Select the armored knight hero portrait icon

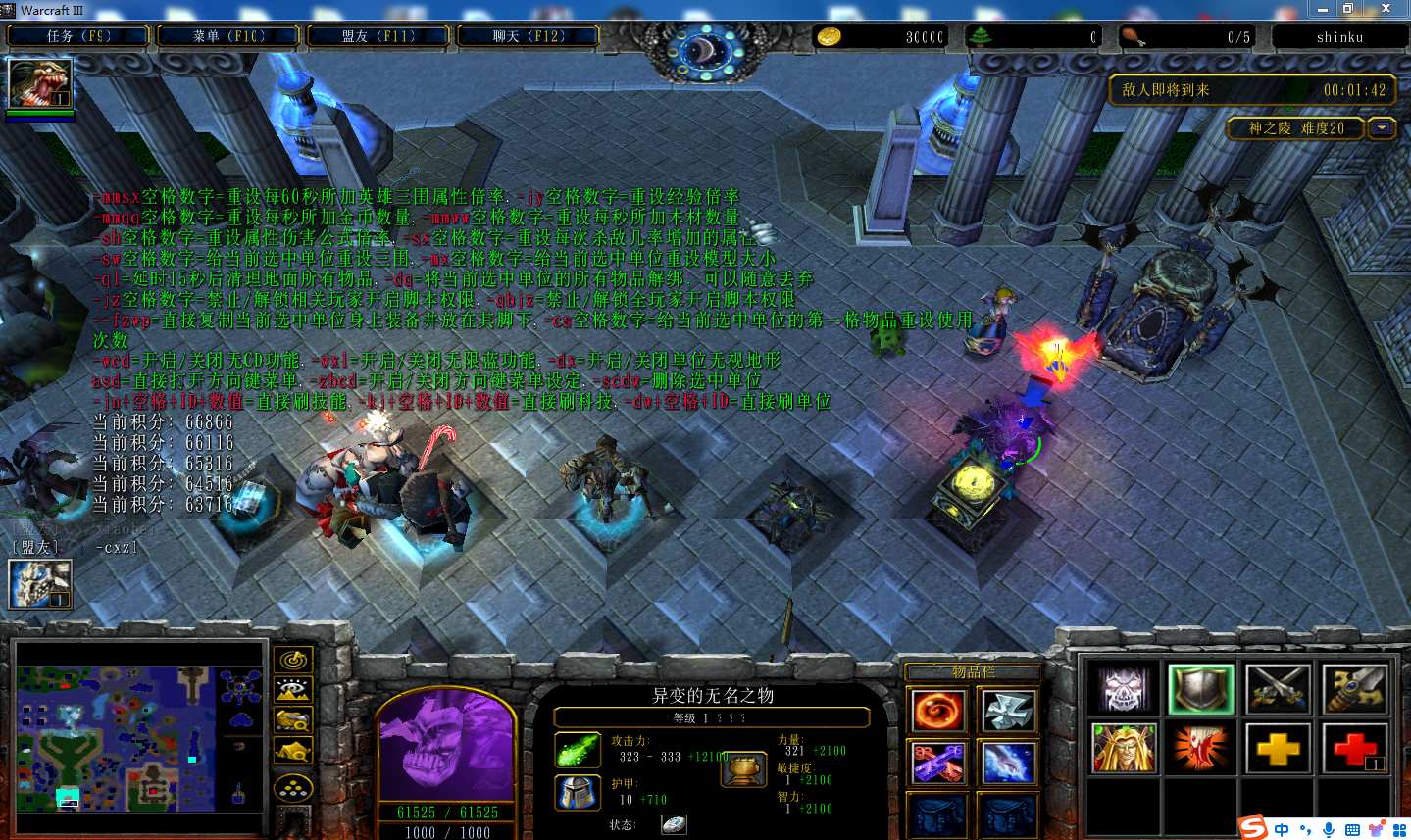(39, 583)
